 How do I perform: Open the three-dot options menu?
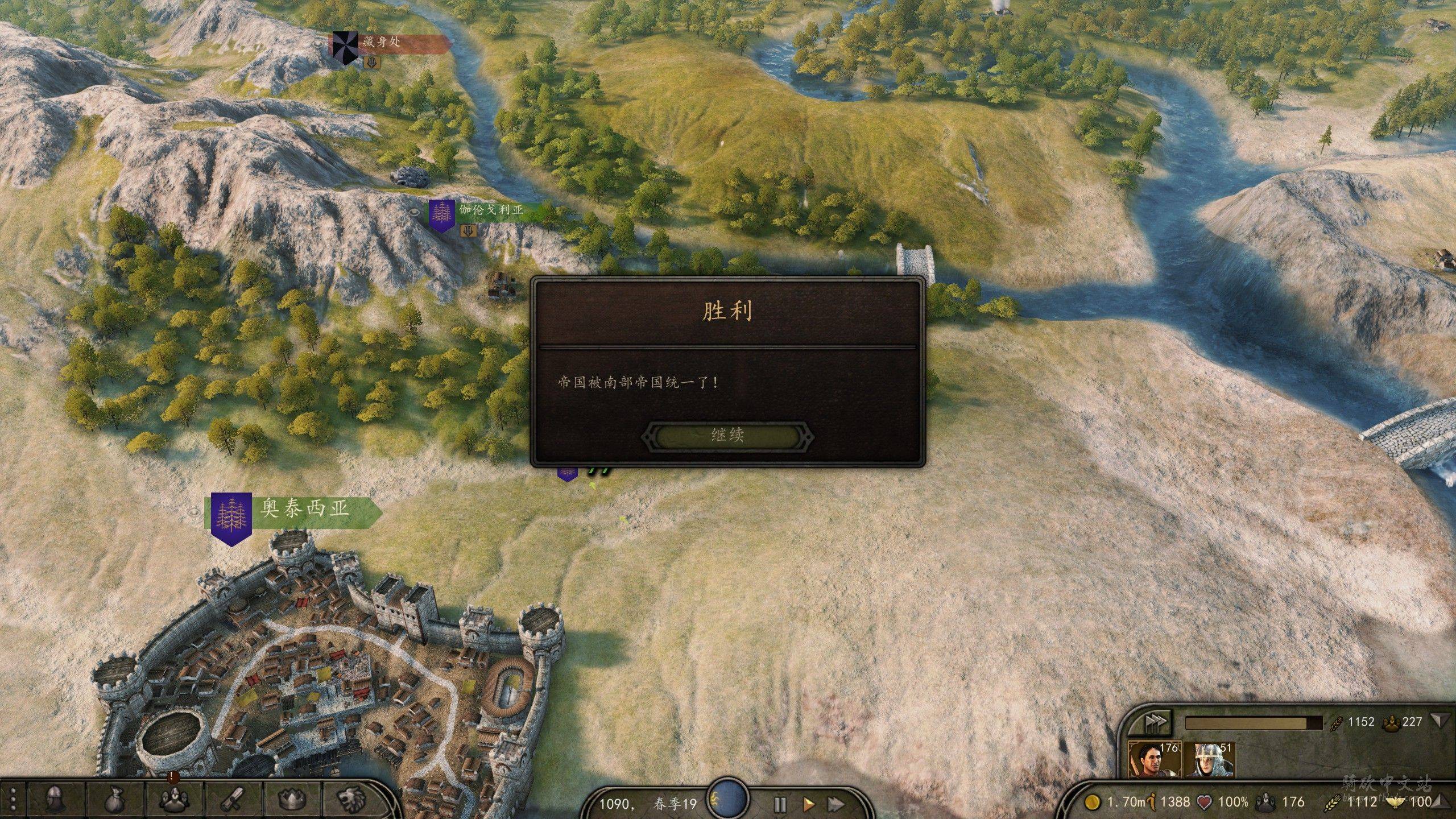[x=13, y=800]
